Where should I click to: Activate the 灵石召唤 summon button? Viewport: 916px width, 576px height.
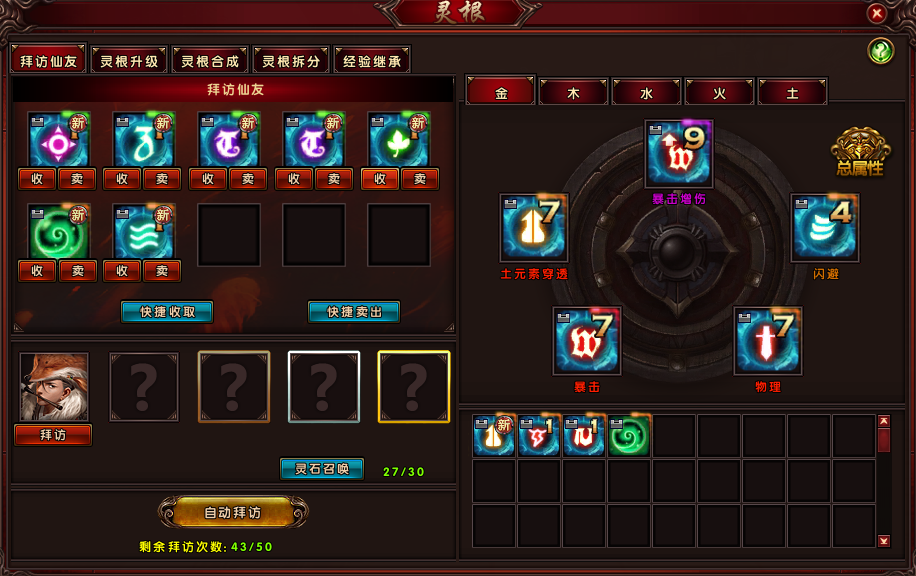tap(322, 469)
